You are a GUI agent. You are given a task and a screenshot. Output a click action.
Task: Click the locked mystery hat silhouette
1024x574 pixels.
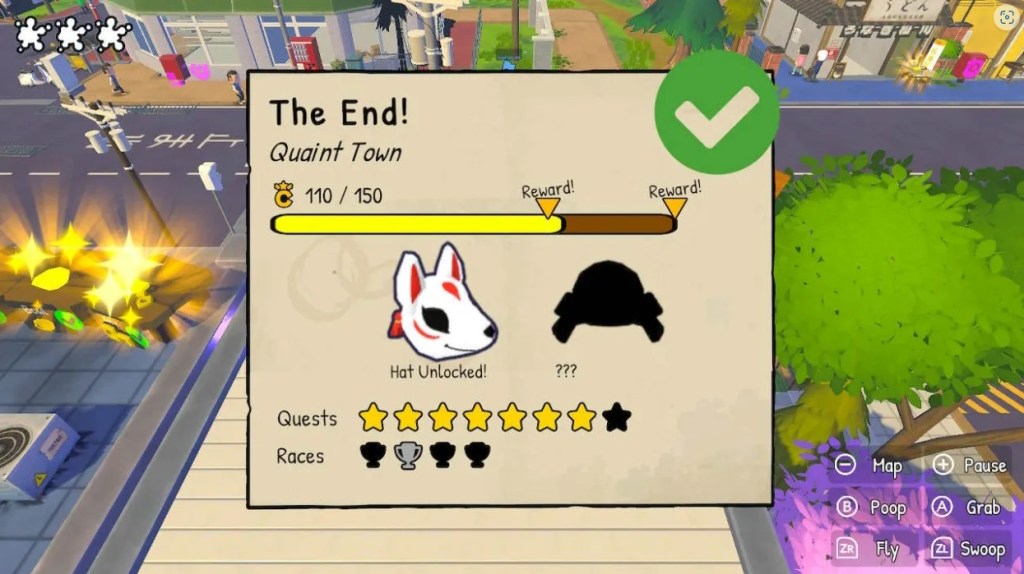[607, 302]
